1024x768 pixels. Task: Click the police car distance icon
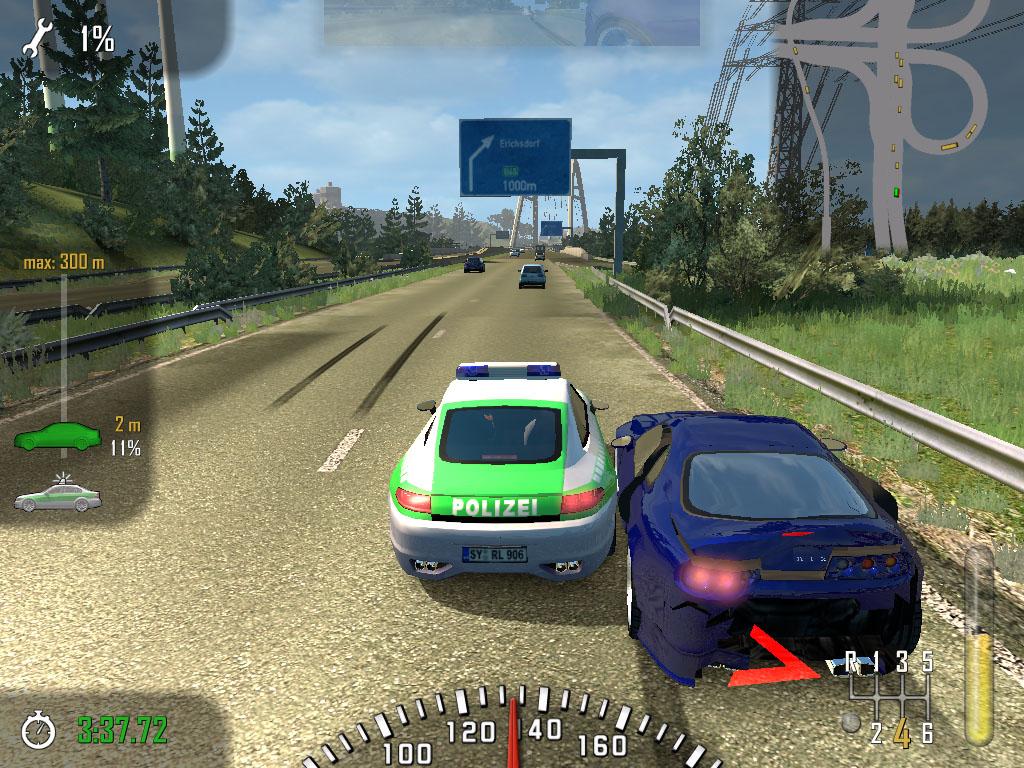point(57,497)
